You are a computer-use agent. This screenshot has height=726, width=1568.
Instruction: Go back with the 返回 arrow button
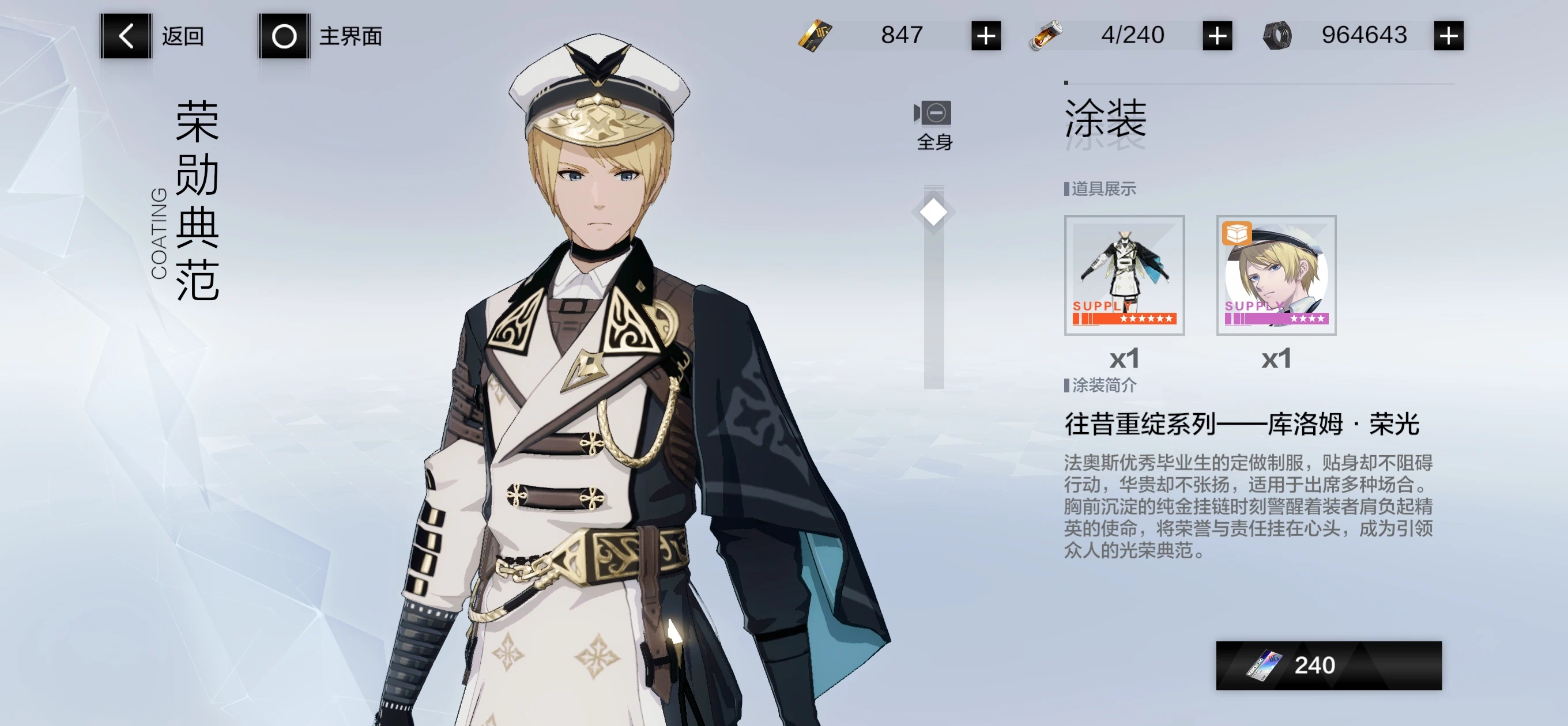126,36
